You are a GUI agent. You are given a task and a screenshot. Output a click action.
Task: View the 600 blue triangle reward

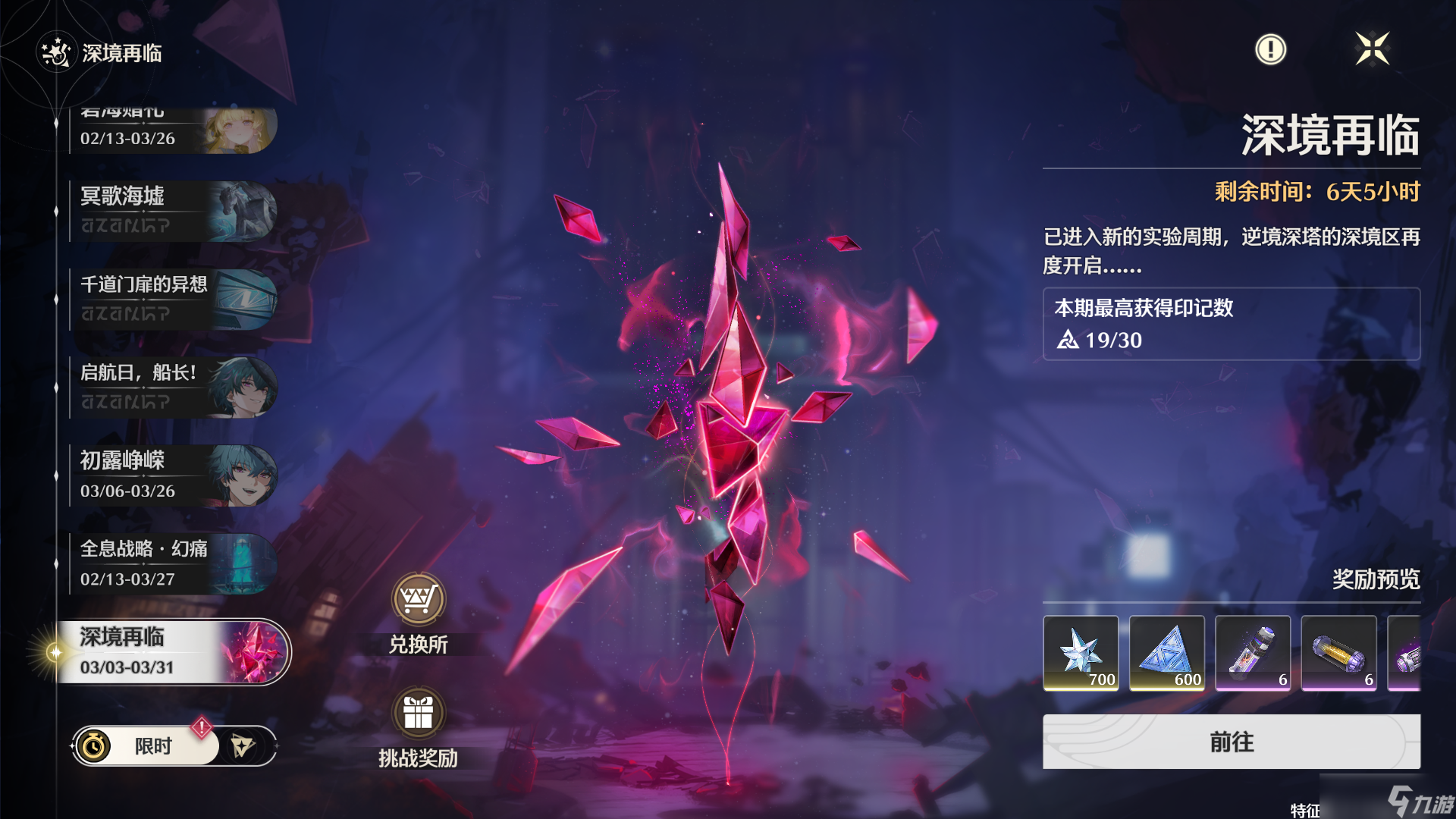pos(1166,653)
